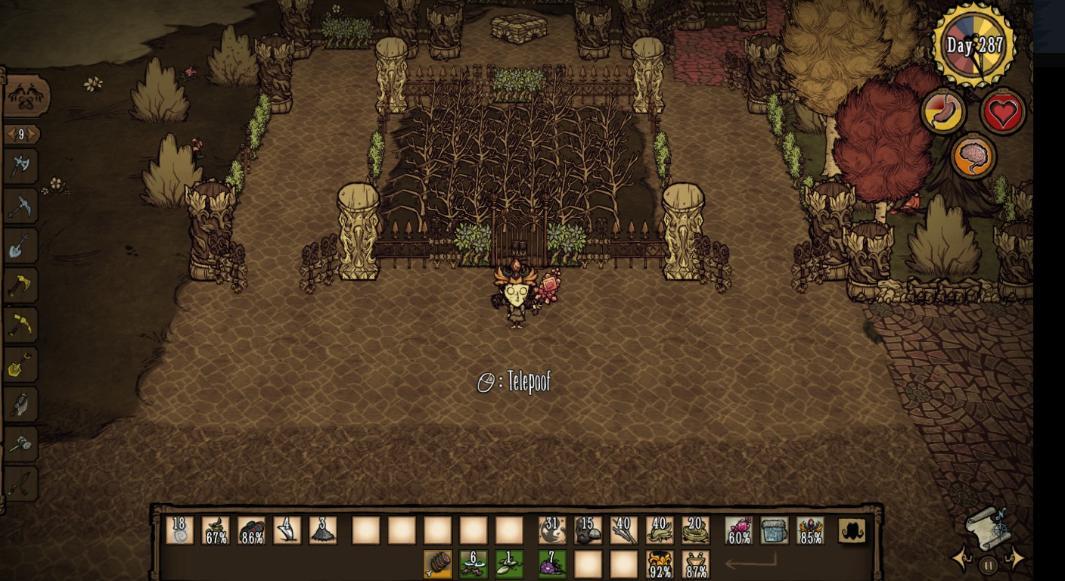Choose the golden pickaxe recipe

[21, 326]
